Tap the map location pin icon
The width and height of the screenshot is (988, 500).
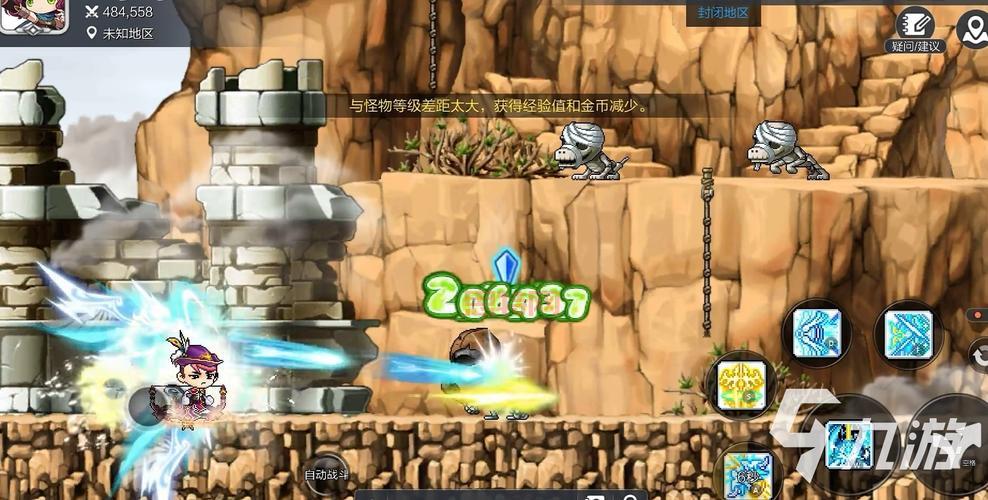971,29
